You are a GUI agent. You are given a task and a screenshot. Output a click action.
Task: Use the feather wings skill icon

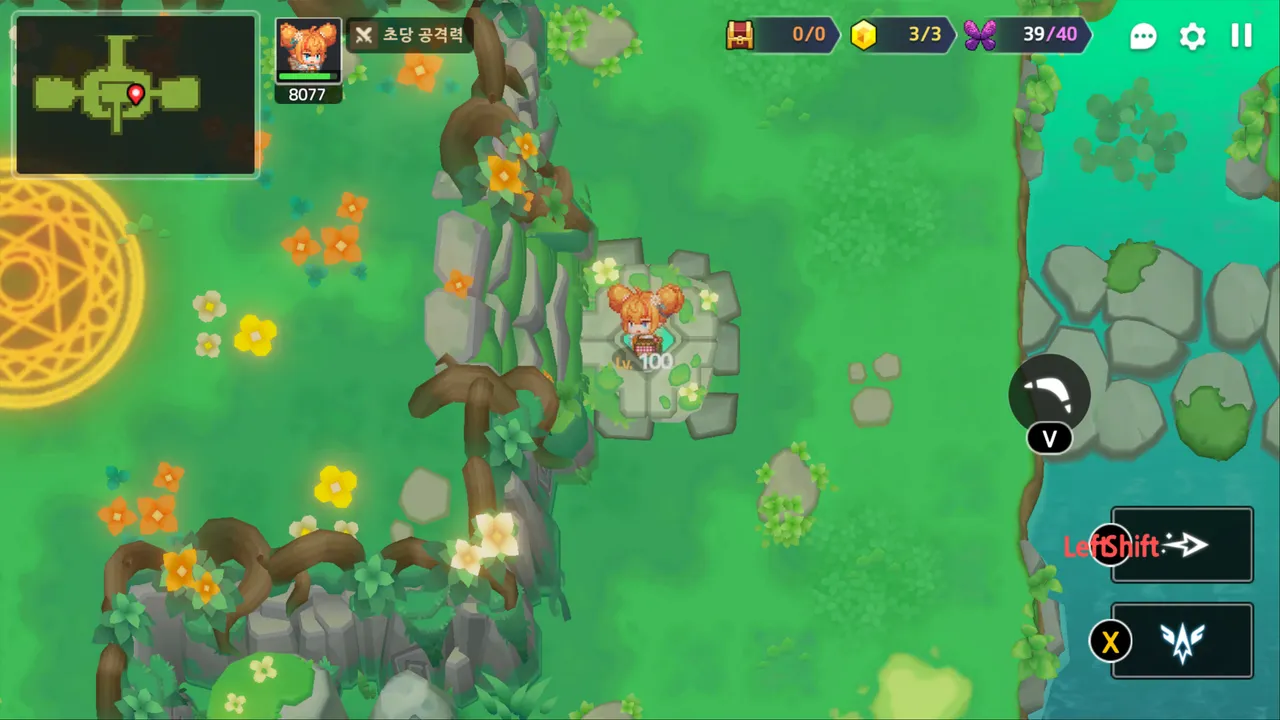point(1183,641)
